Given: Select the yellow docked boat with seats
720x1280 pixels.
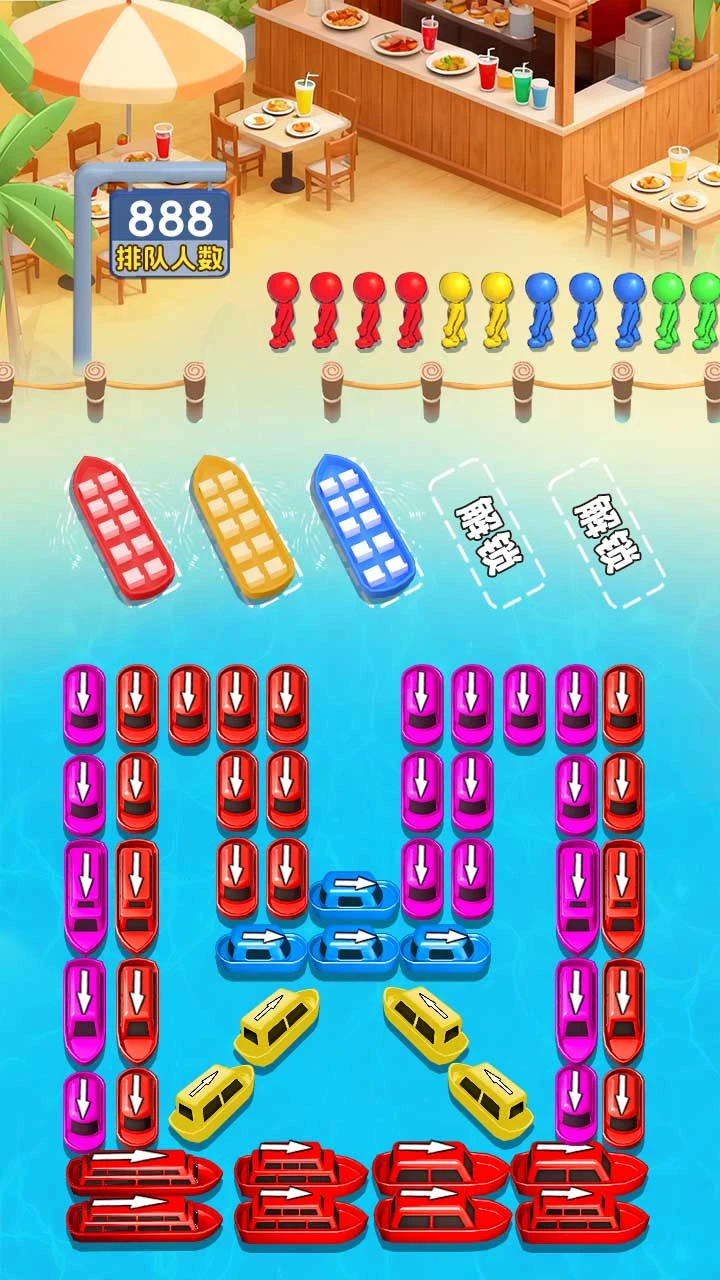Looking at the screenshot, I should [x=242, y=527].
